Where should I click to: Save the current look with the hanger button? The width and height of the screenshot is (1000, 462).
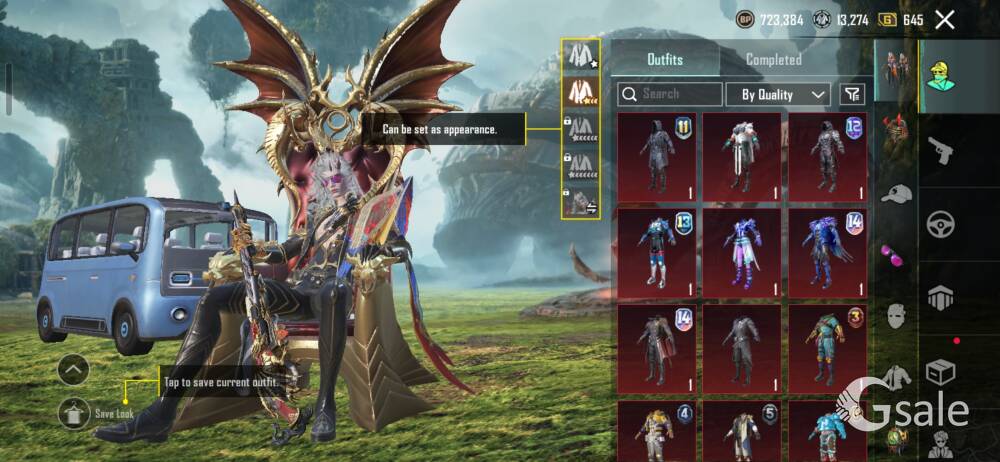tap(73, 411)
